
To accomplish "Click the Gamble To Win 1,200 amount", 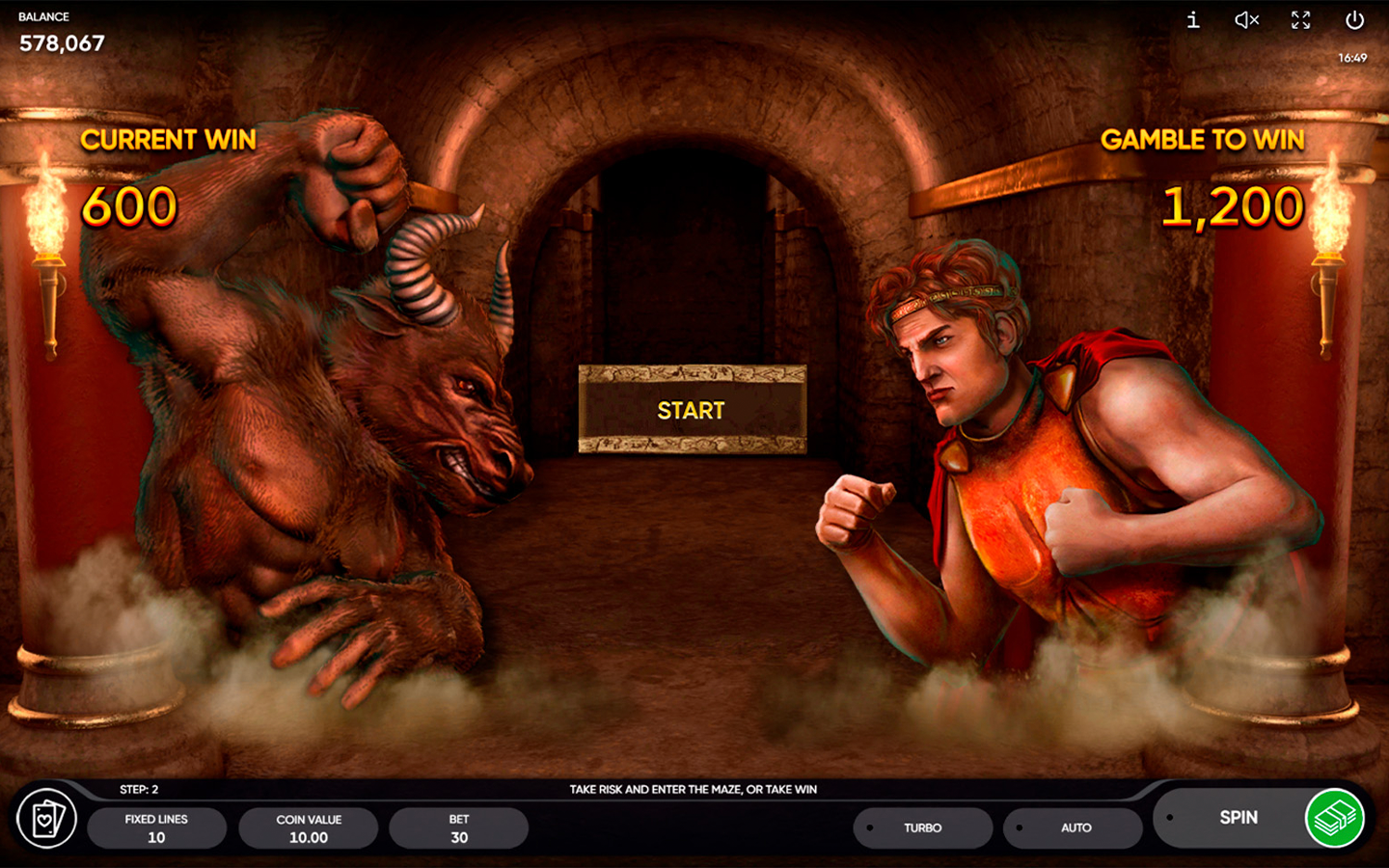I will point(1235,205).
